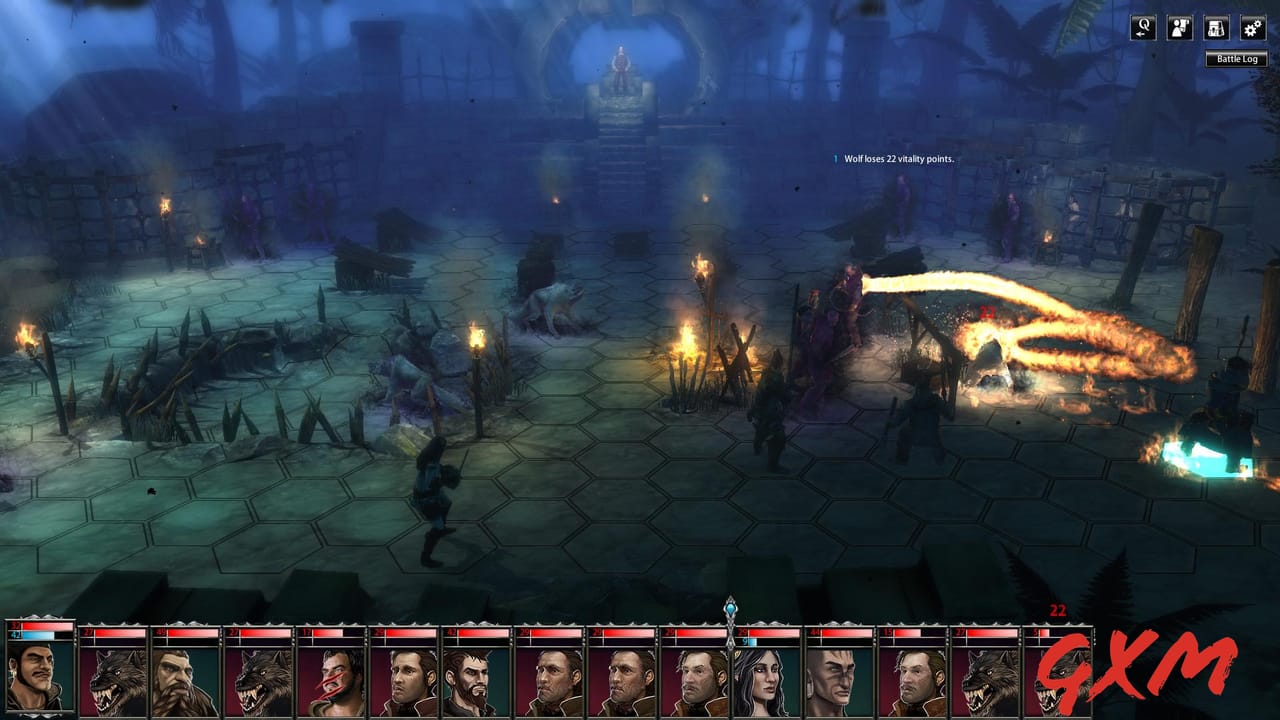Open the inventory backpack icon
The width and height of the screenshot is (1280, 720).
point(1215,28)
